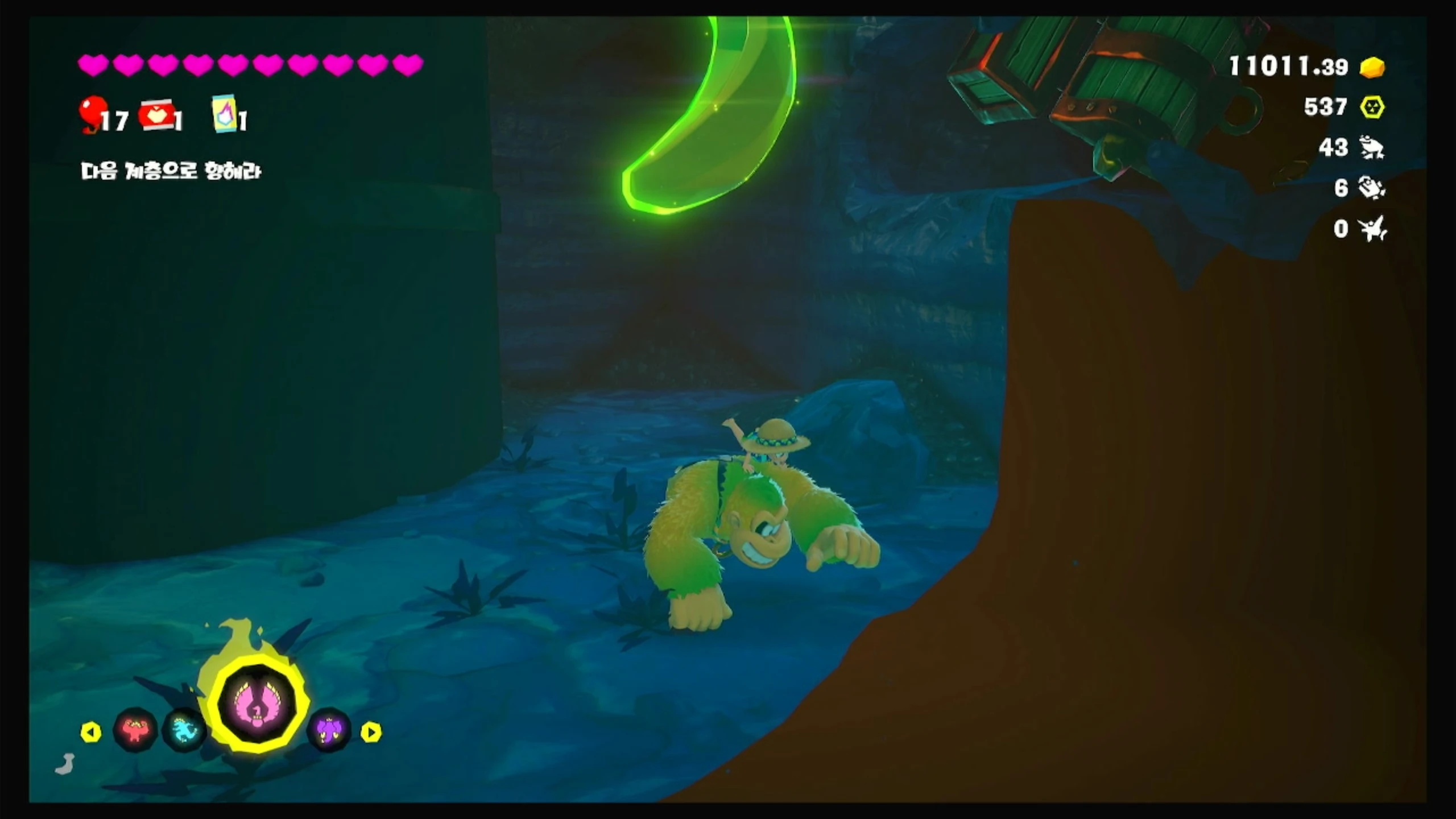Open the objective text 다음 계층으로 향해라
The width and height of the screenshot is (1456, 819).
tap(171, 171)
